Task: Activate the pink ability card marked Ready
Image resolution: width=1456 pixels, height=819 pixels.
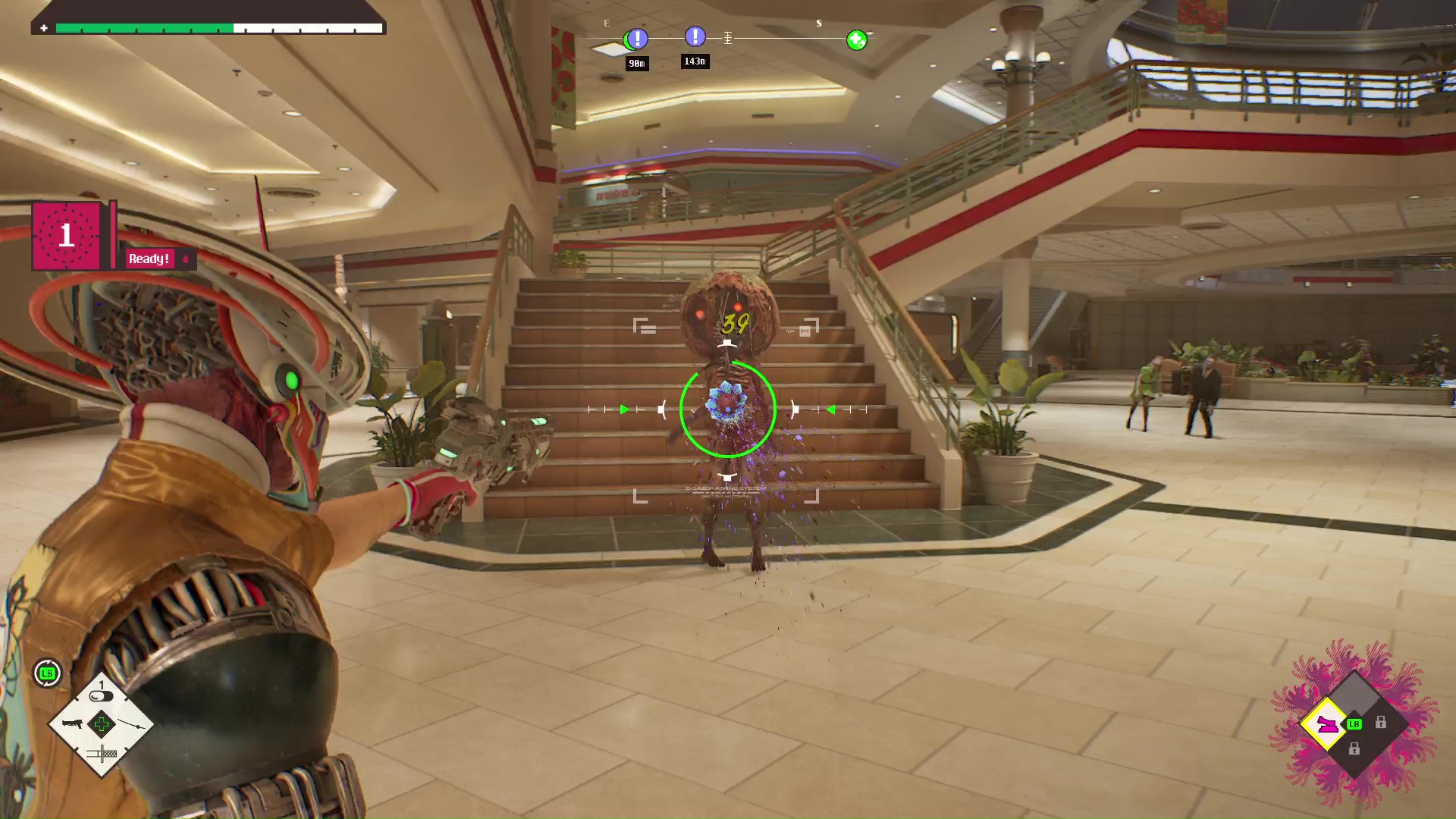Action: (x=67, y=236)
